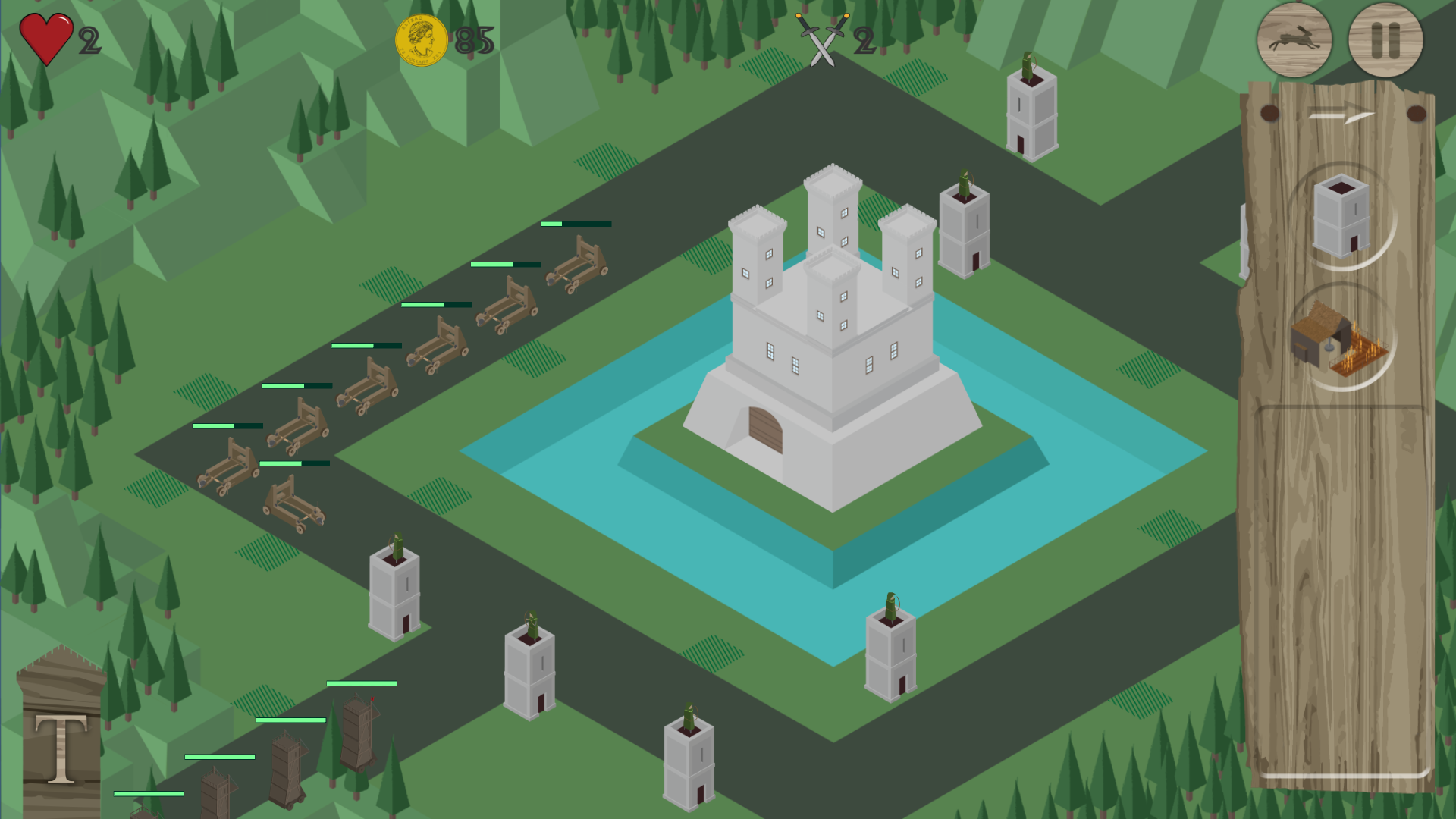Click the pause icon

(1385, 41)
